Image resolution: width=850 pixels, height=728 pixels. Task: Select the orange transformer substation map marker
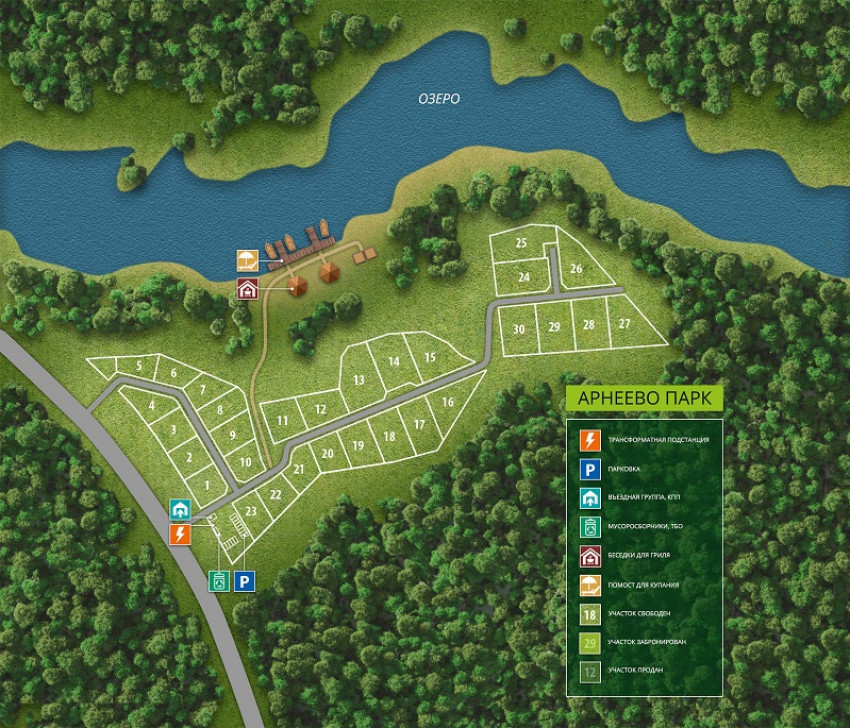point(181,533)
